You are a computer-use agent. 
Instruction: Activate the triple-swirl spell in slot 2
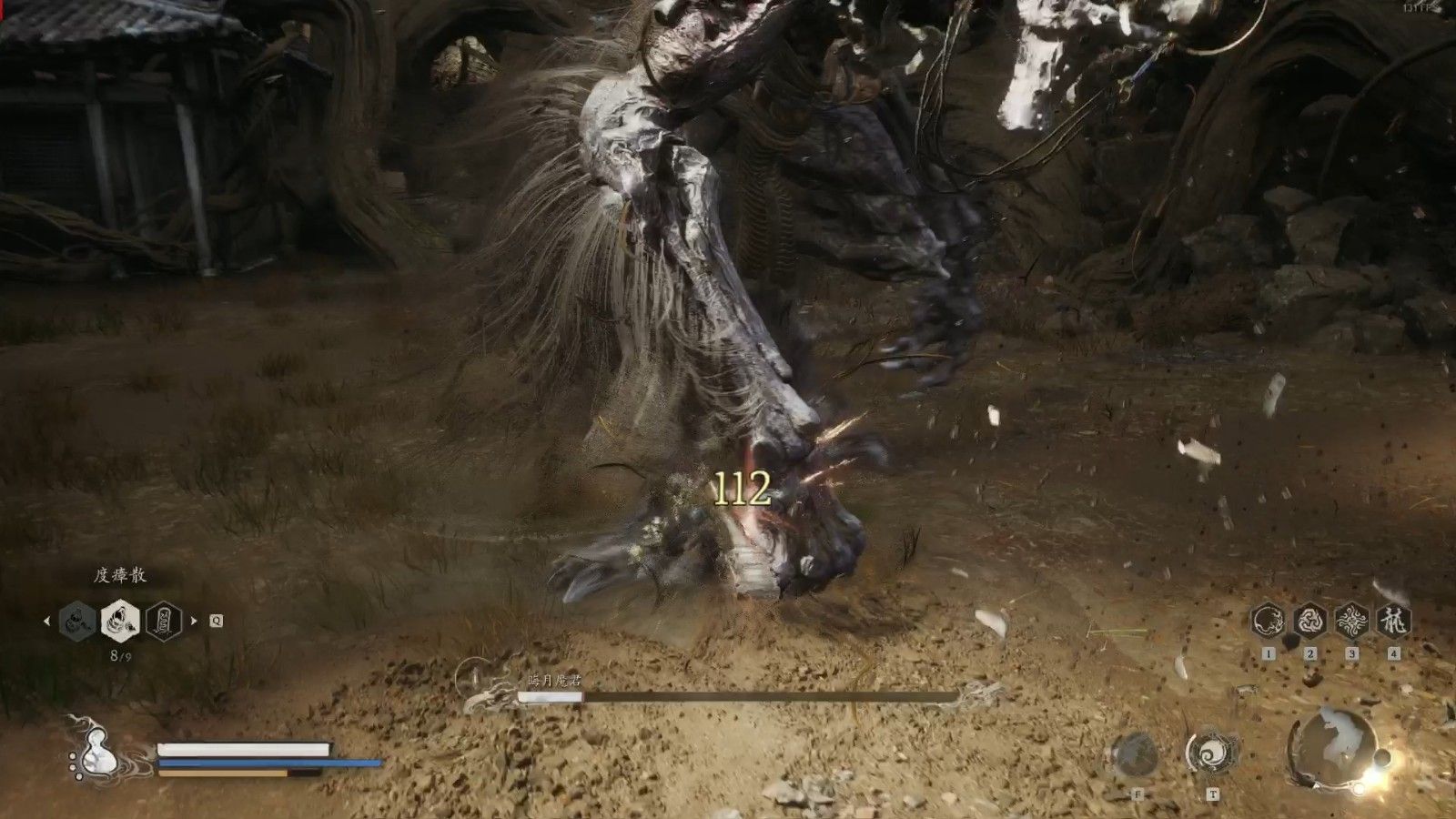click(x=1310, y=622)
